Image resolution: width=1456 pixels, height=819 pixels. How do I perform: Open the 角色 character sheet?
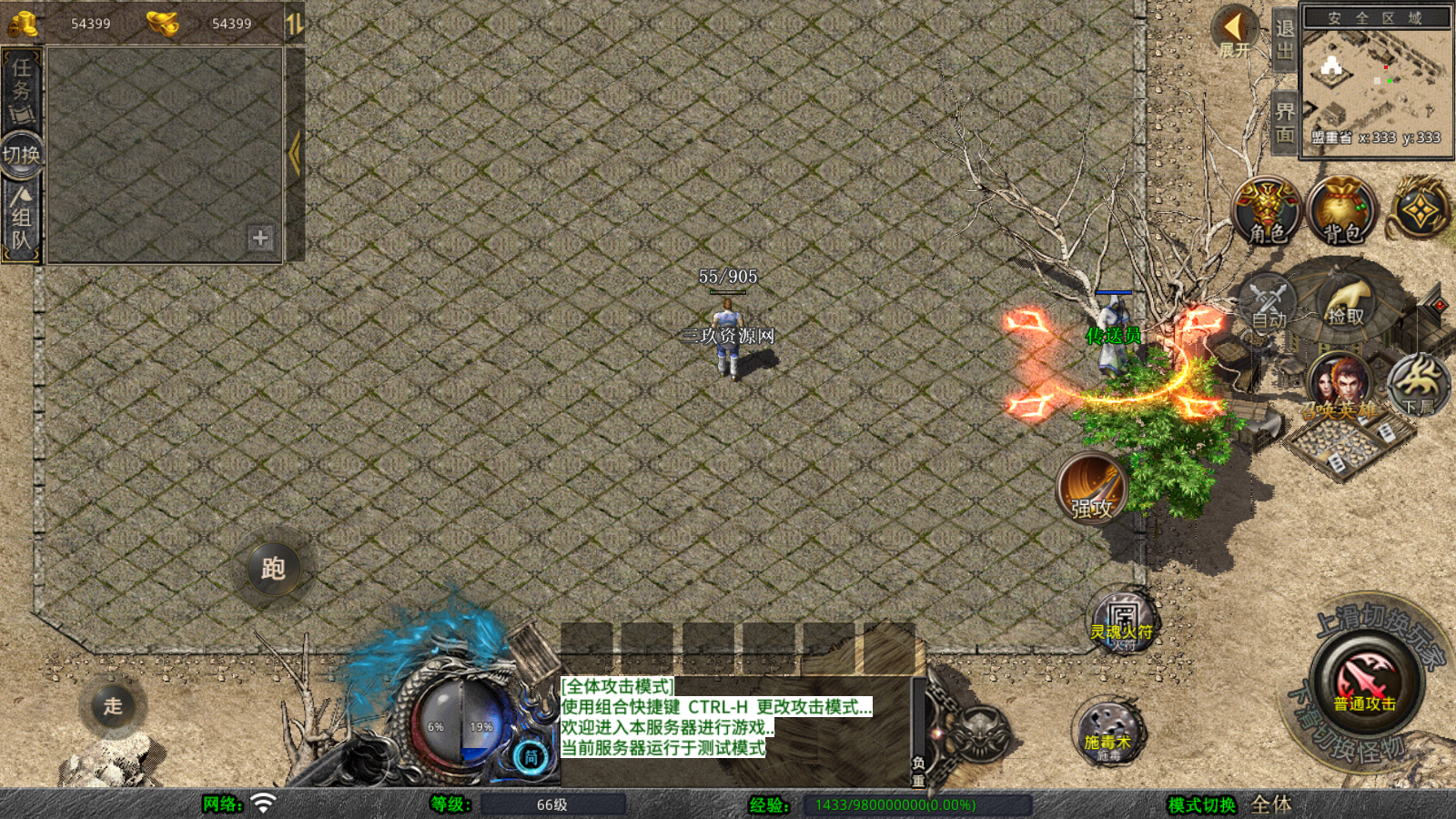(1267, 212)
